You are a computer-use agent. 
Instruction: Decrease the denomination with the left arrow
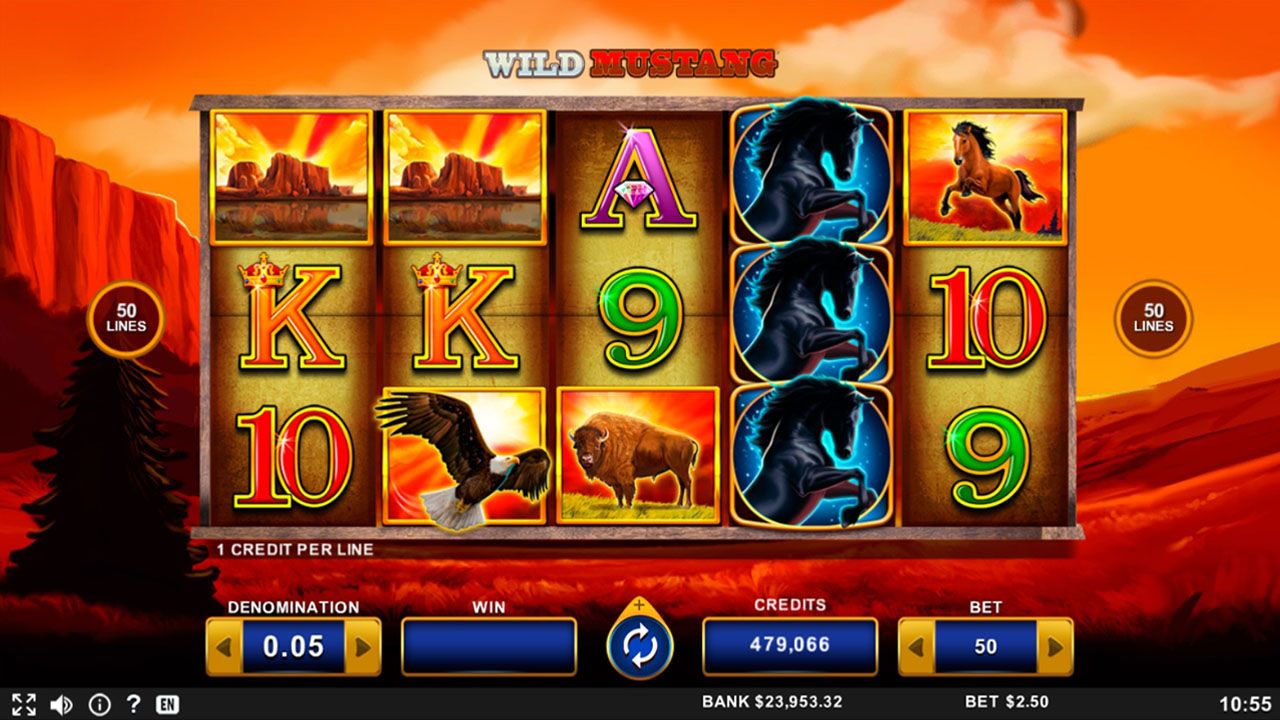[223, 647]
